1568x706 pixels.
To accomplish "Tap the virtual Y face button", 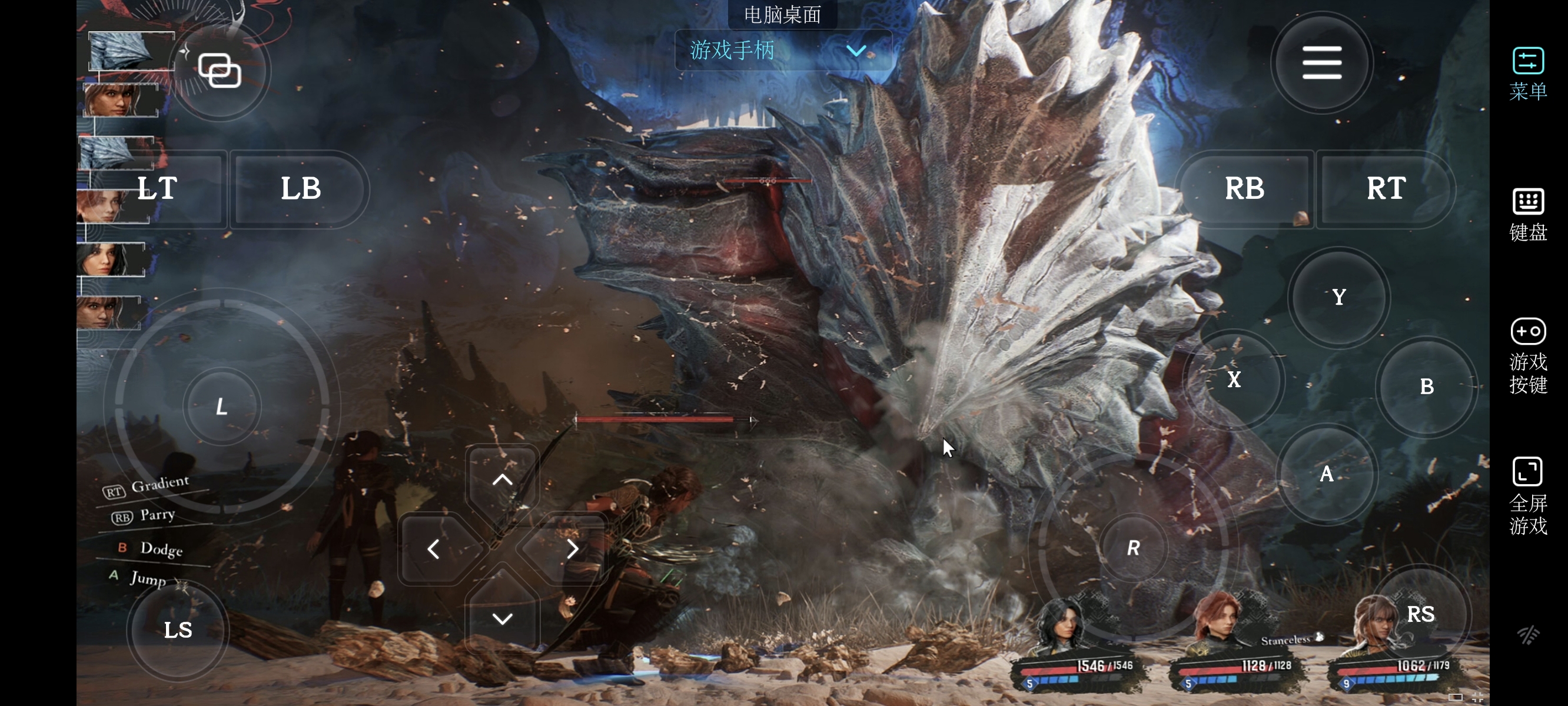I will pos(1338,298).
